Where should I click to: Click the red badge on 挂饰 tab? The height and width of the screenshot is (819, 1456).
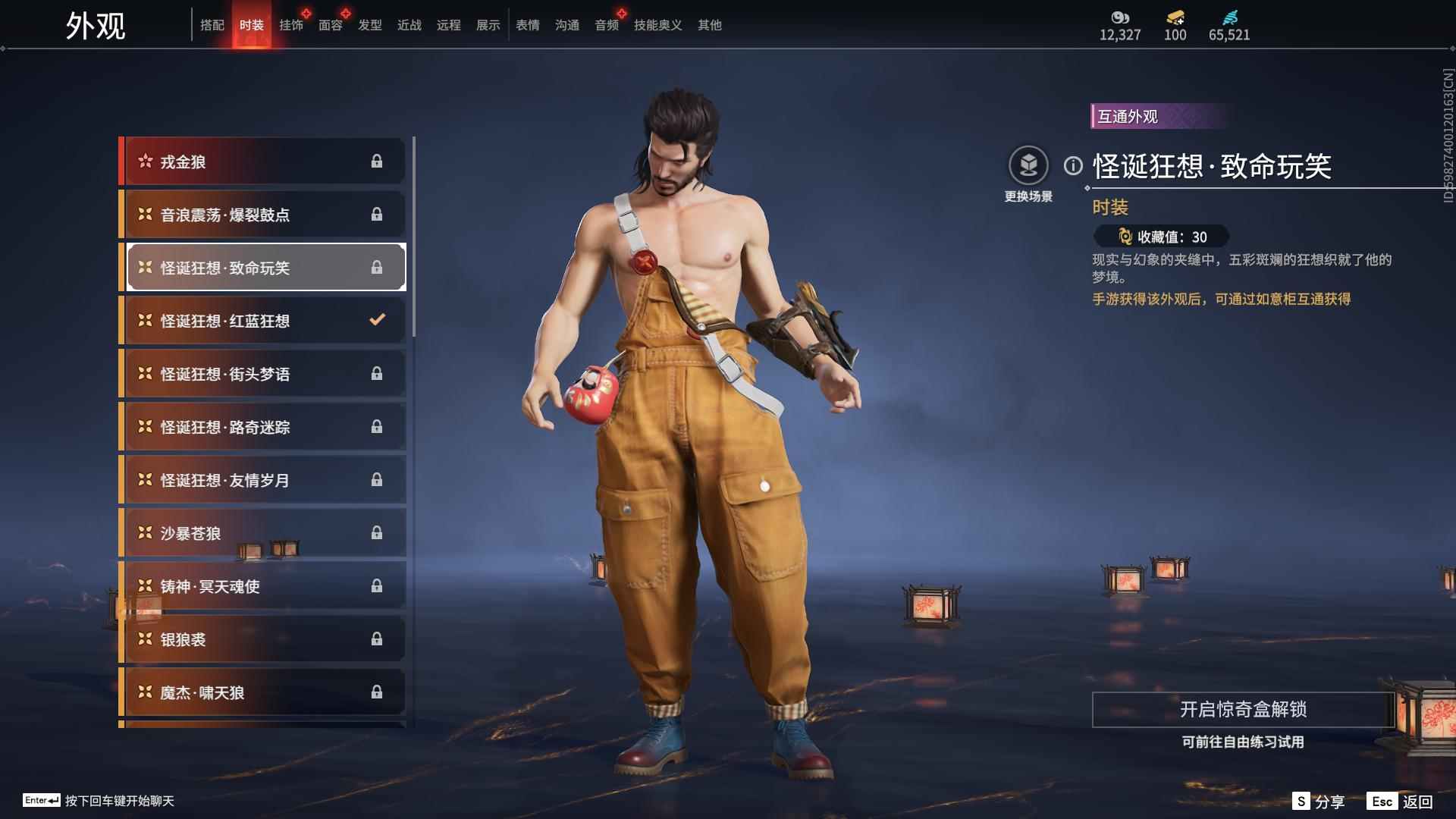[306, 11]
